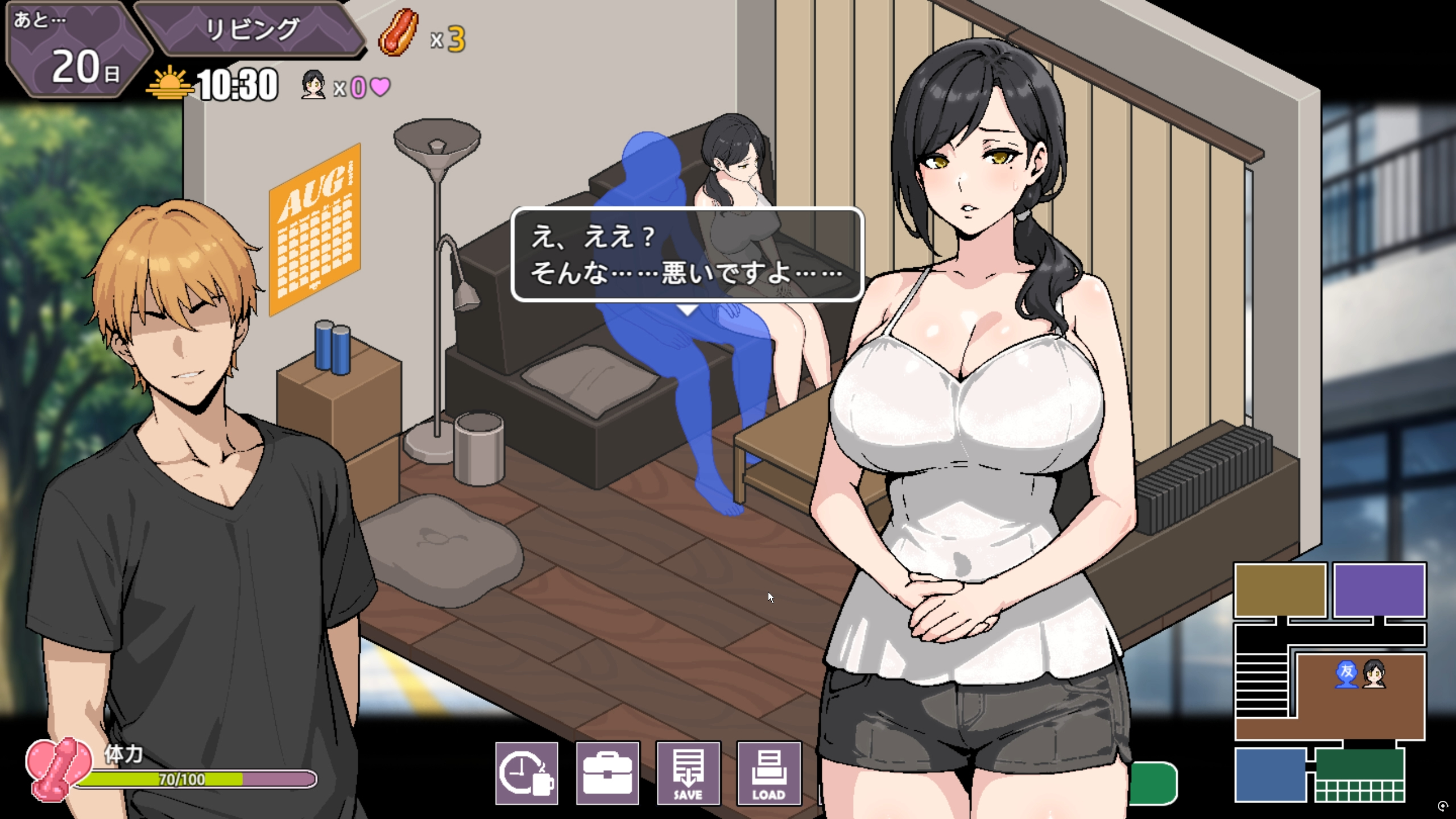Open the briefcase inventory
The image size is (1456, 819).
(607, 773)
